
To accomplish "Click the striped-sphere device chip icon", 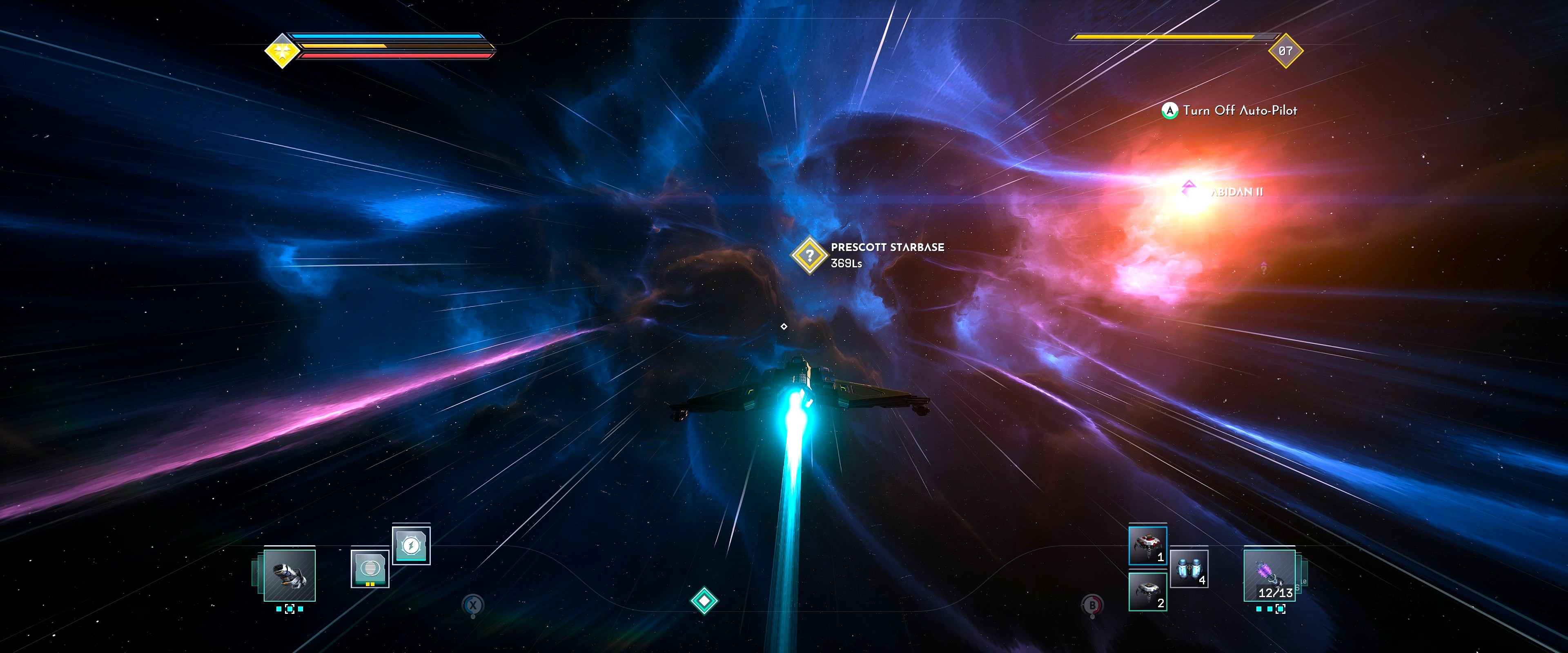I will coord(370,569).
